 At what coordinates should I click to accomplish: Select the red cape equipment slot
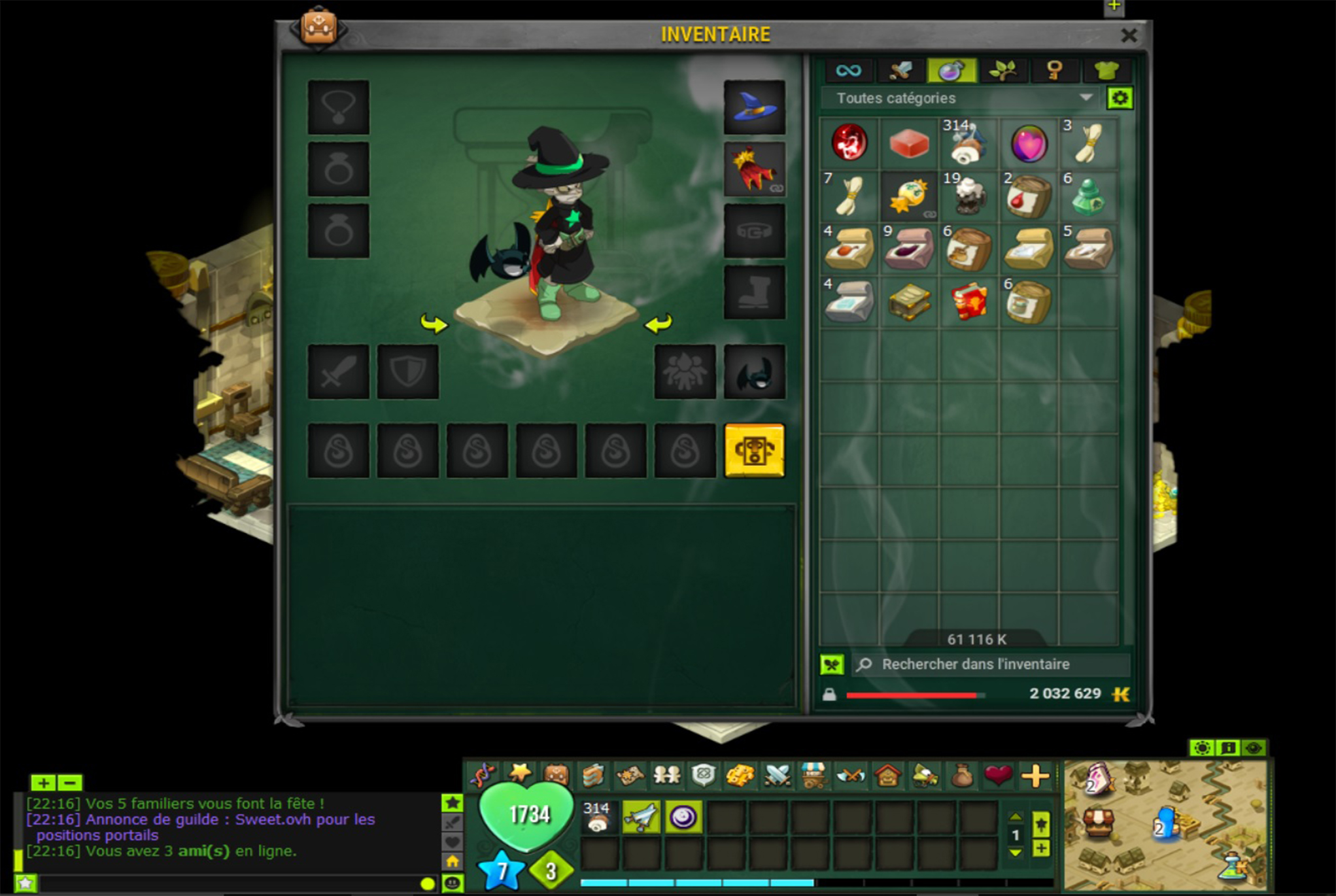click(754, 169)
